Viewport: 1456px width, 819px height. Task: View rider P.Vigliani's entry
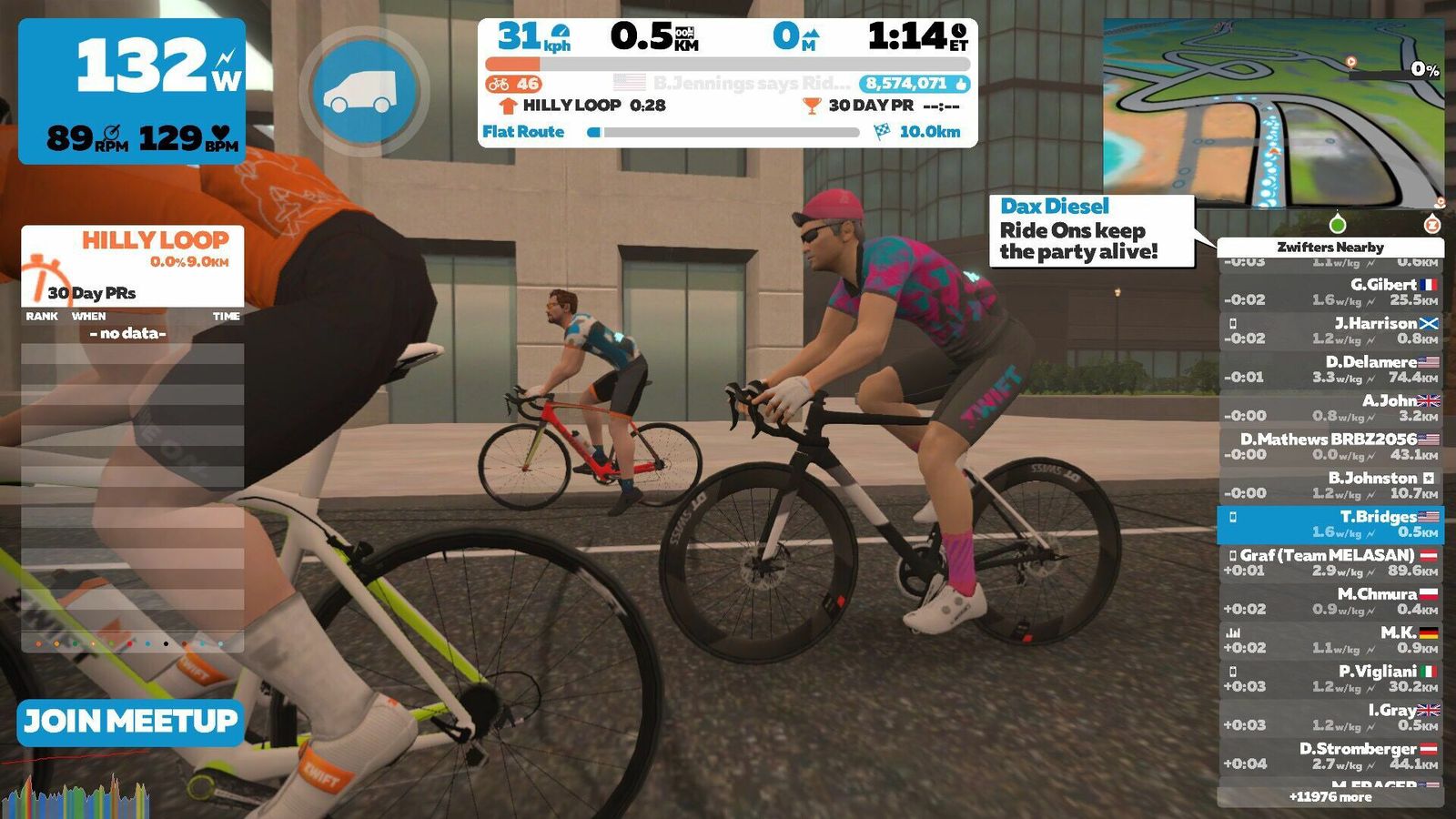coord(1330,679)
